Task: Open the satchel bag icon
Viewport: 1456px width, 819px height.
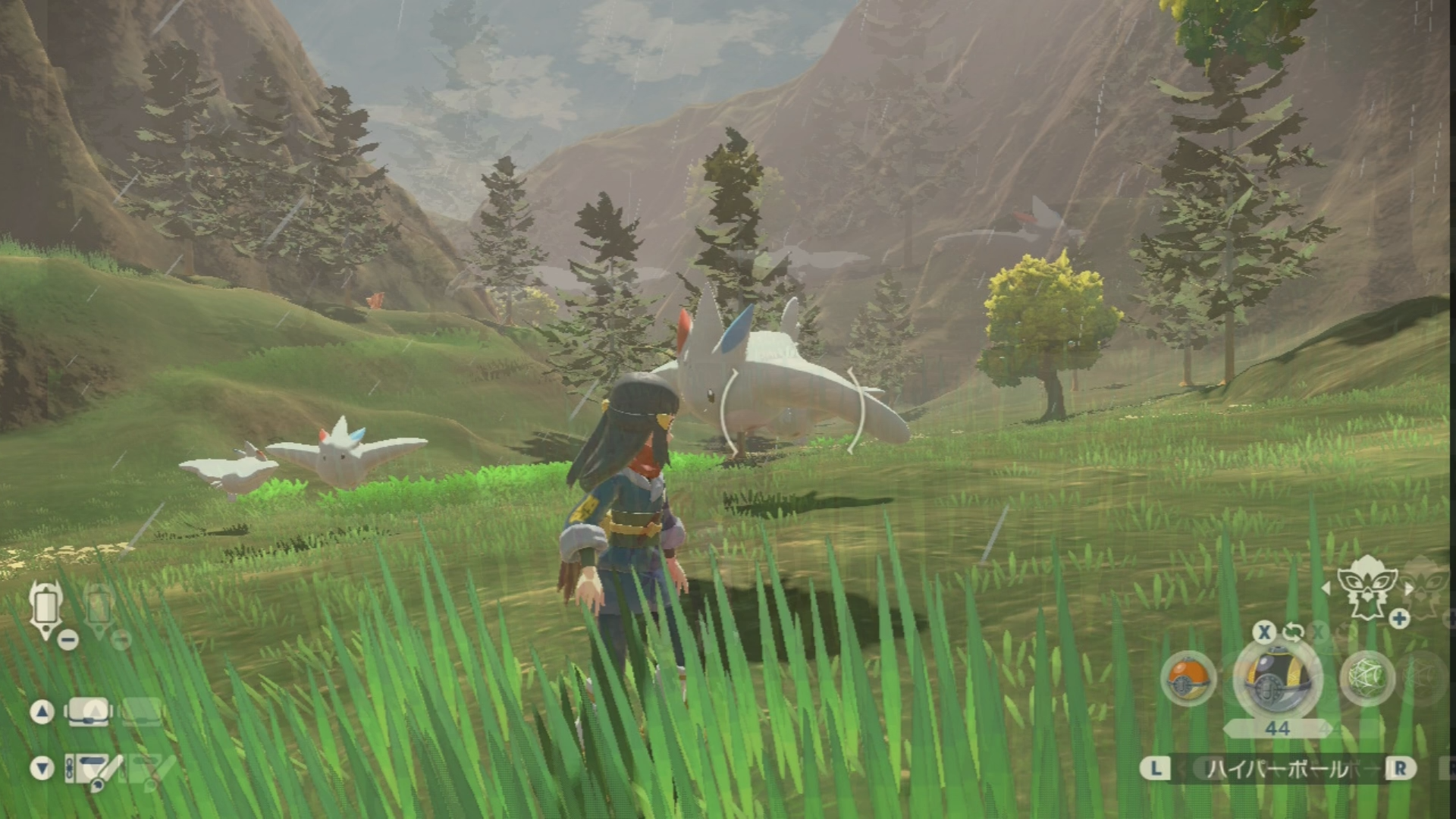Action: tap(89, 712)
